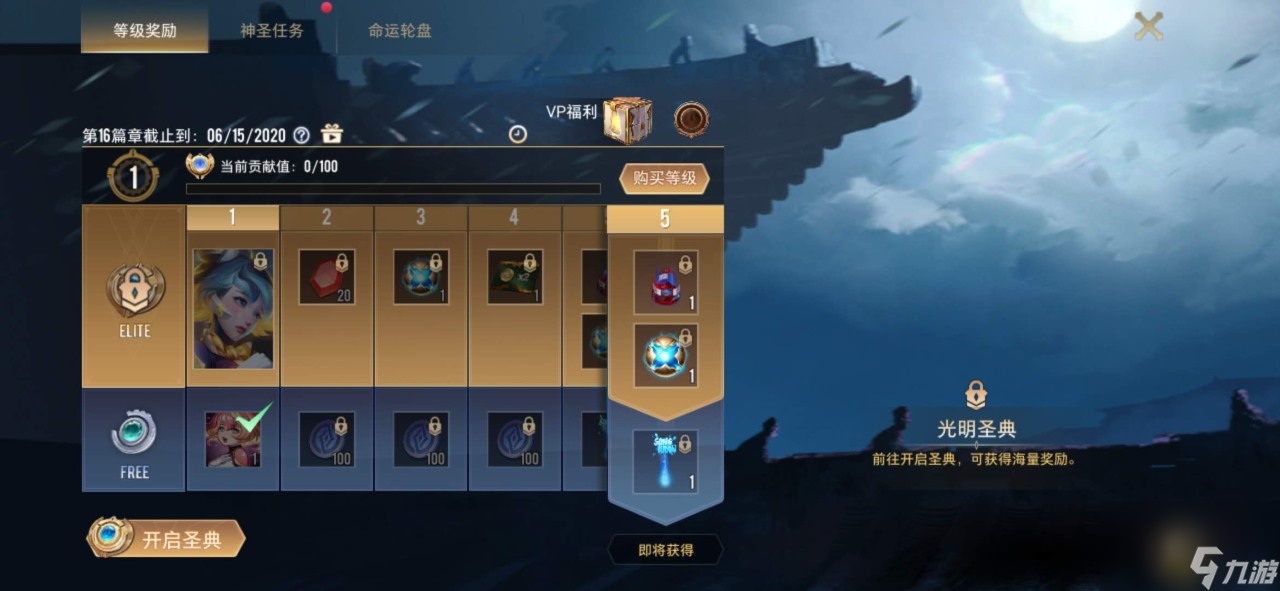1280x591 pixels.
Task: Select the level 2 red gem reward
Action: pos(327,277)
